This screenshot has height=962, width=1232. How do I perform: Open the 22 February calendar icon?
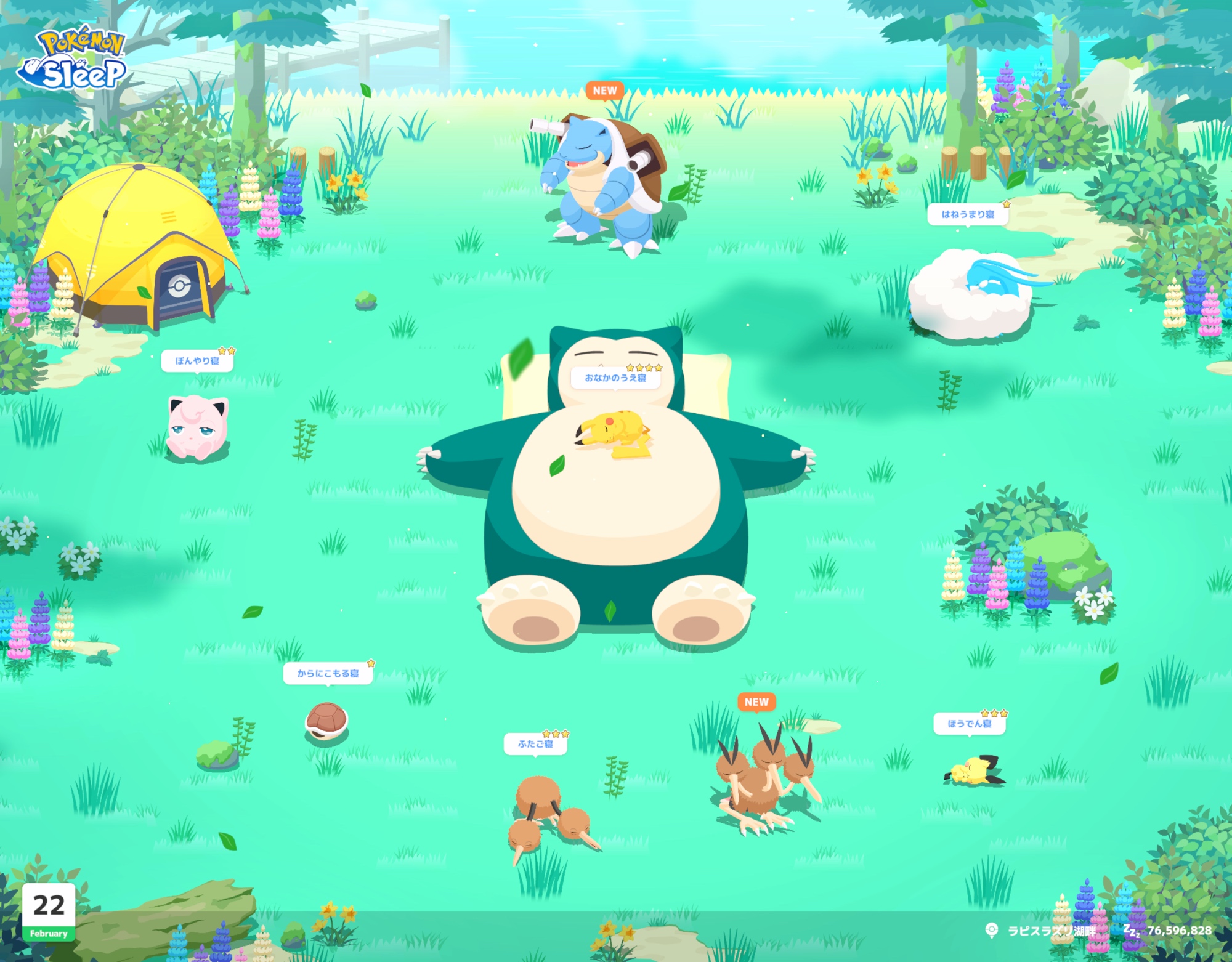point(49,912)
